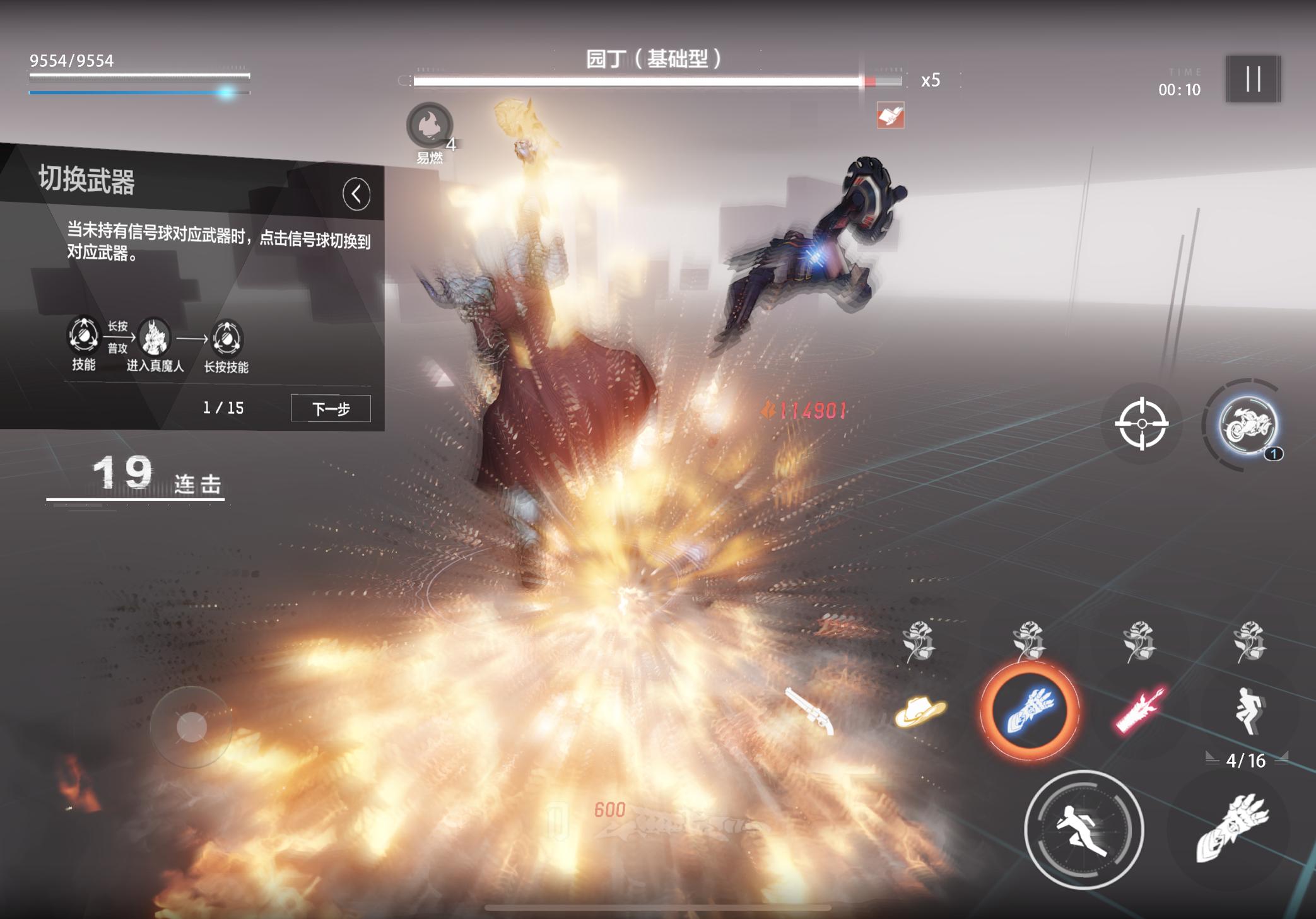Tap the red book icon under boss bar
Viewport: 1316px width, 919px height.
pyautogui.click(x=890, y=115)
